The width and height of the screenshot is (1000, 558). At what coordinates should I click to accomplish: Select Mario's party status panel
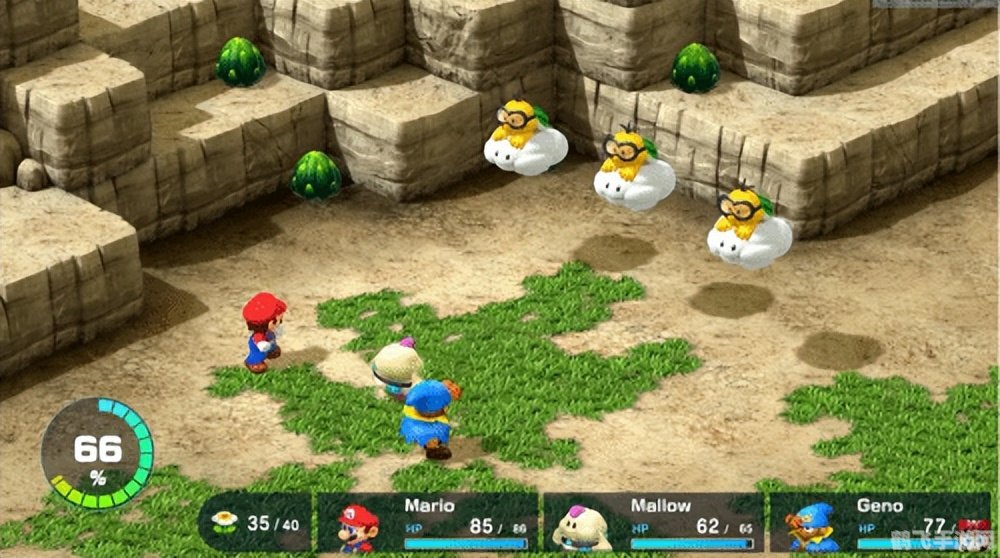click(428, 524)
